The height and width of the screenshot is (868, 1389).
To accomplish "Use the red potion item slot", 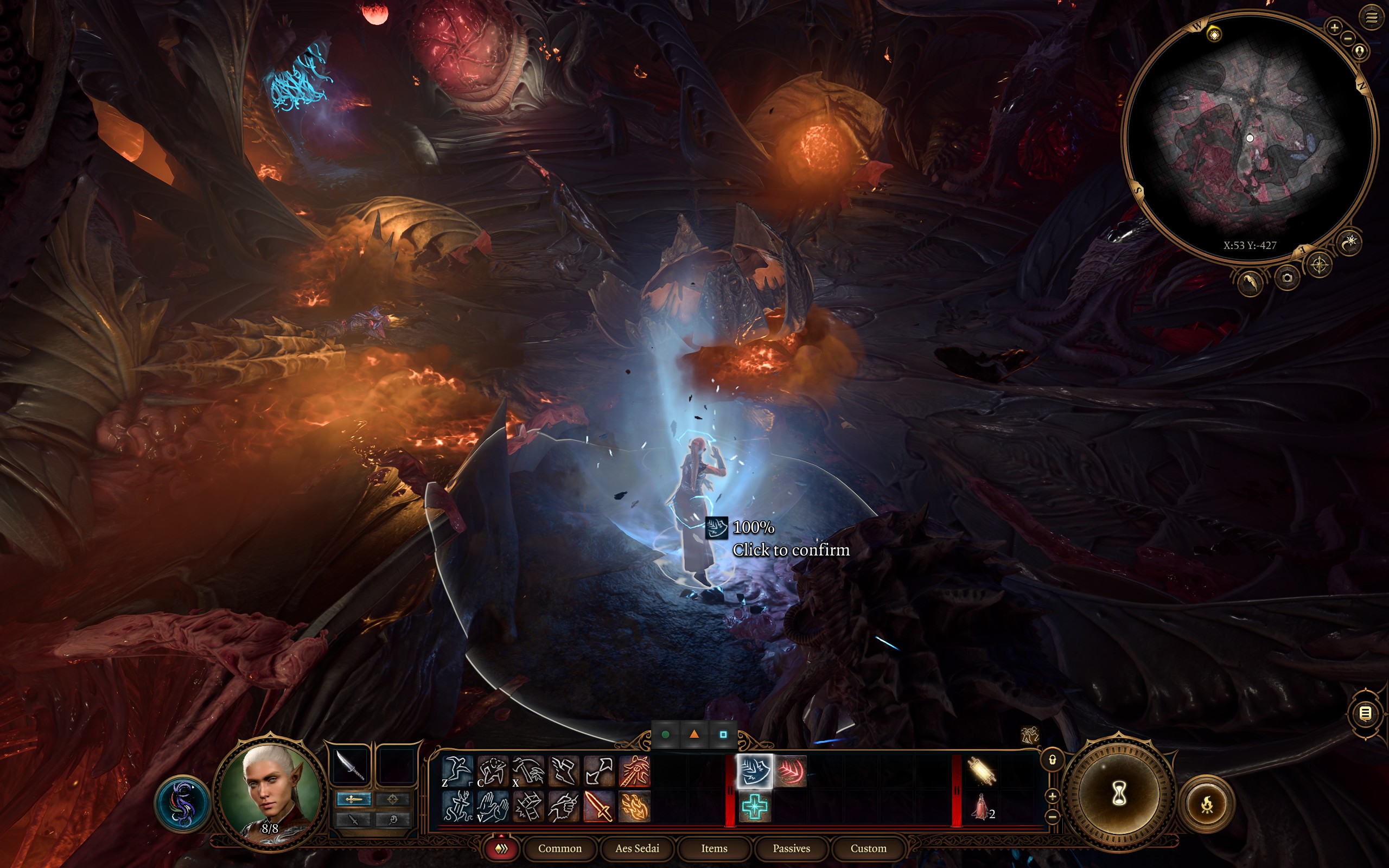I will [980, 807].
